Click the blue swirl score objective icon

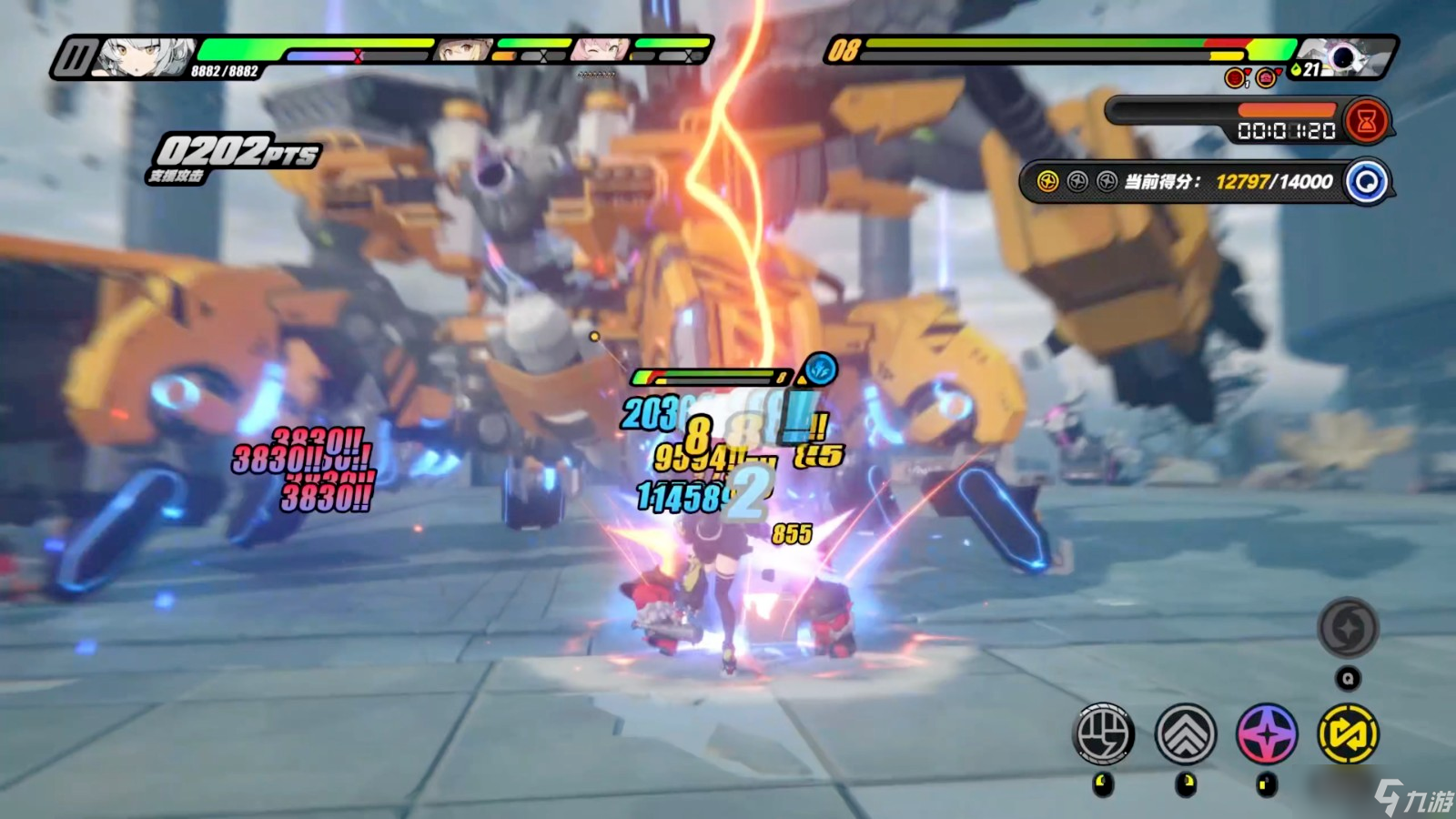click(x=1366, y=182)
